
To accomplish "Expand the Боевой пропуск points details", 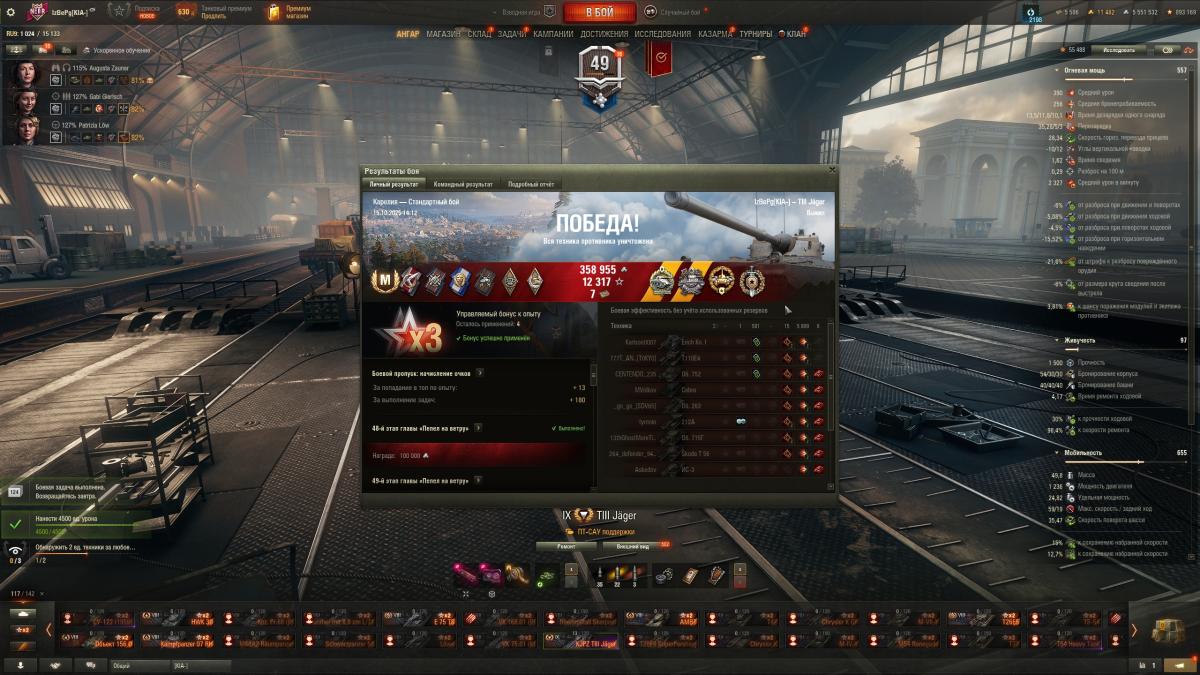I will 480,373.
